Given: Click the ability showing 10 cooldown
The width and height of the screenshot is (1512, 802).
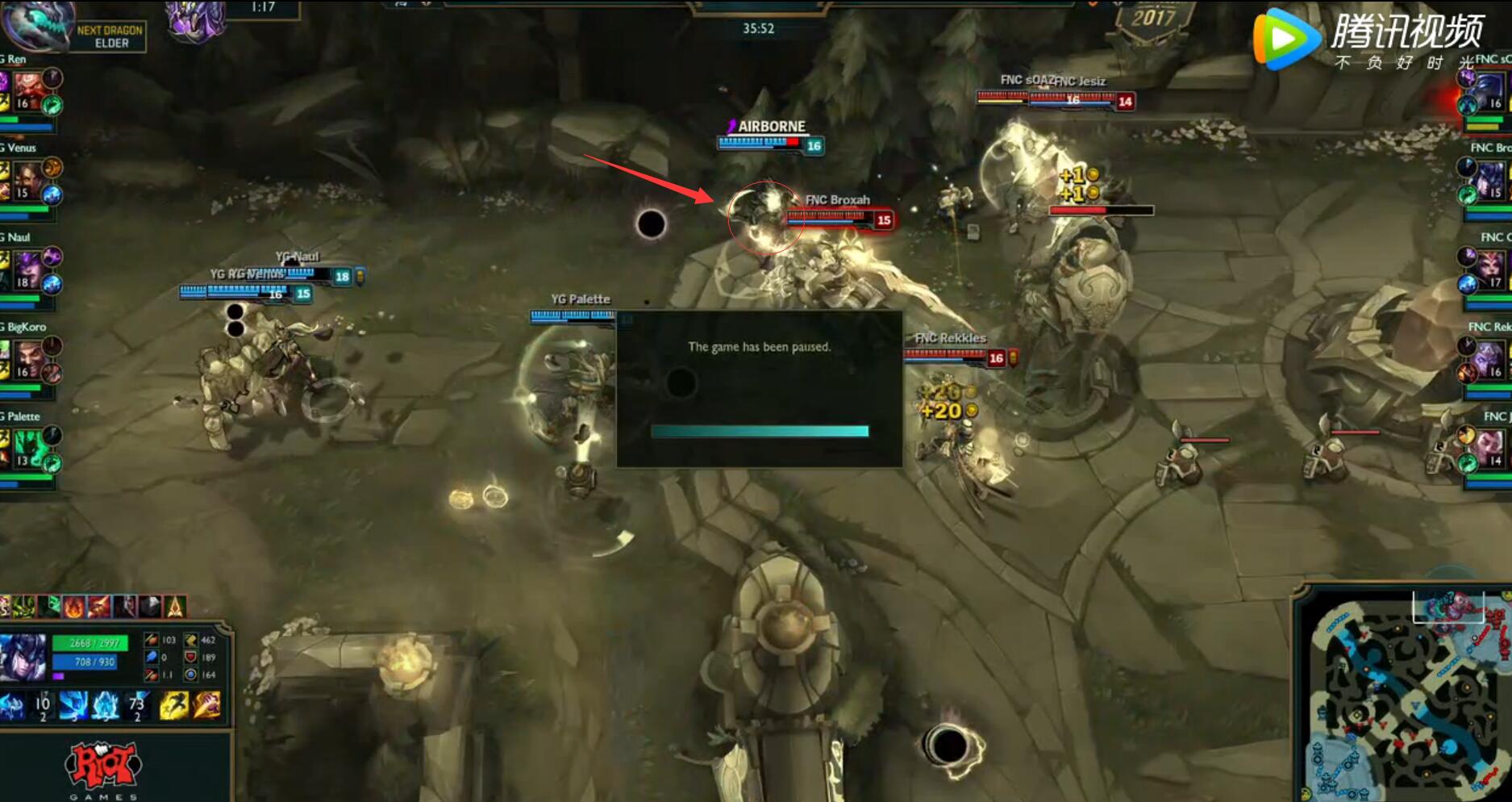Looking at the screenshot, I should (42, 705).
